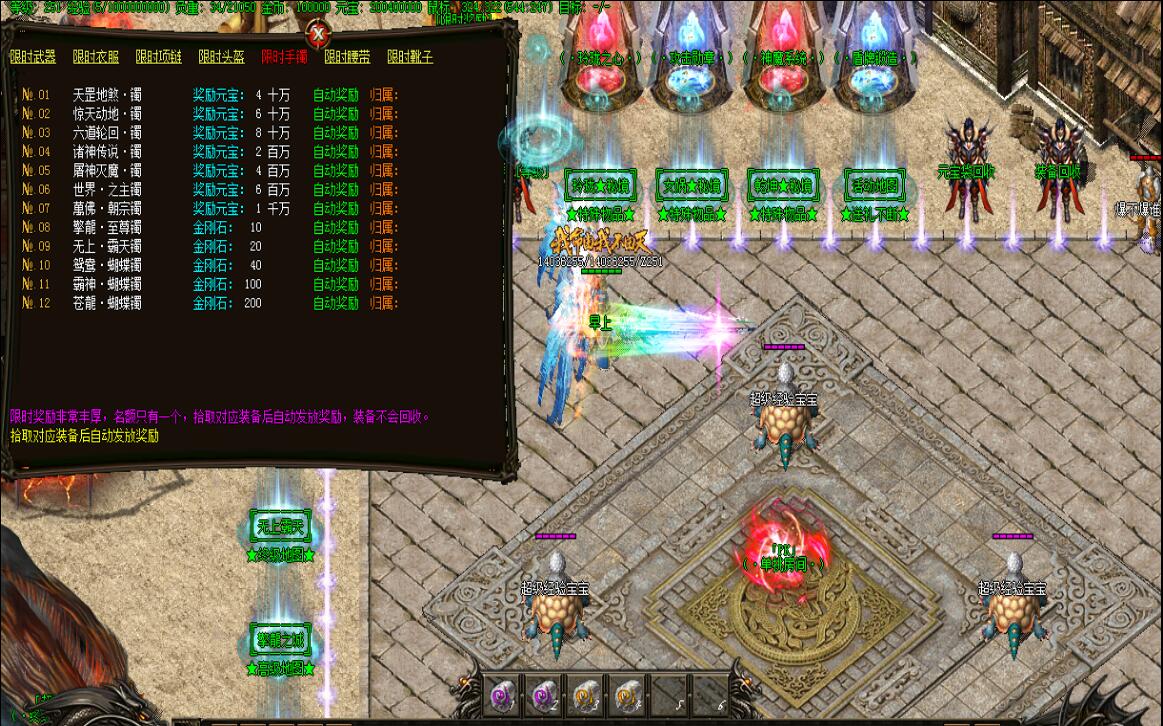
Task: Select the 苍龍·蝴蝶镯 list entry
Action: click(107, 303)
